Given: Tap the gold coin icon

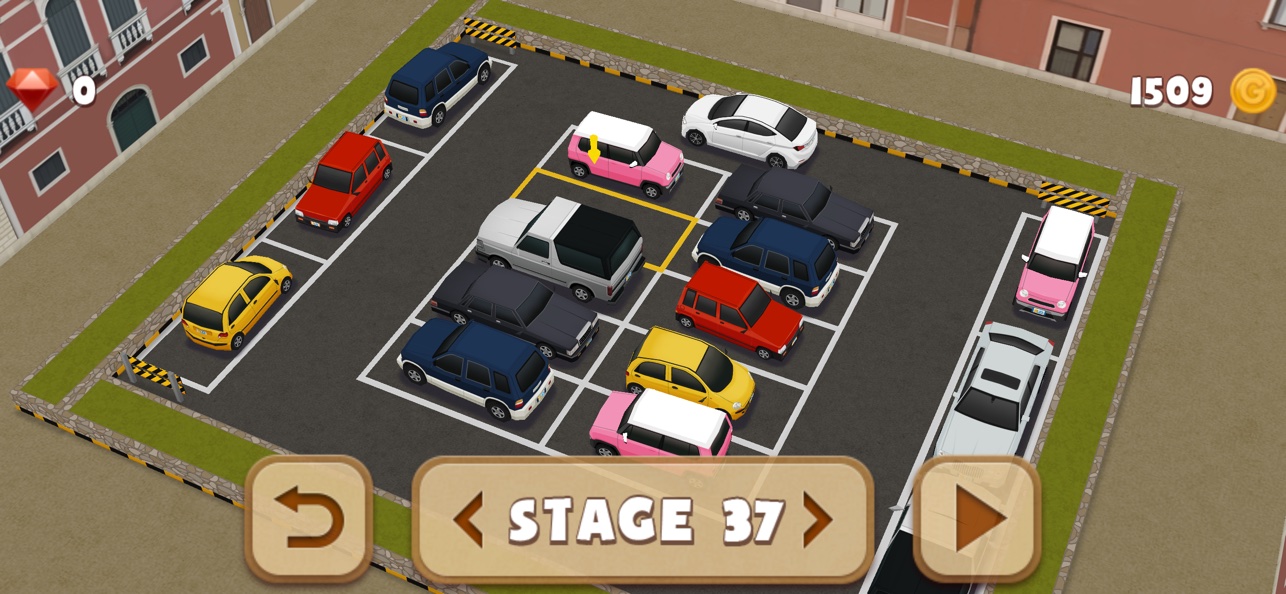Looking at the screenshot, I should (x=1252, y=91).
